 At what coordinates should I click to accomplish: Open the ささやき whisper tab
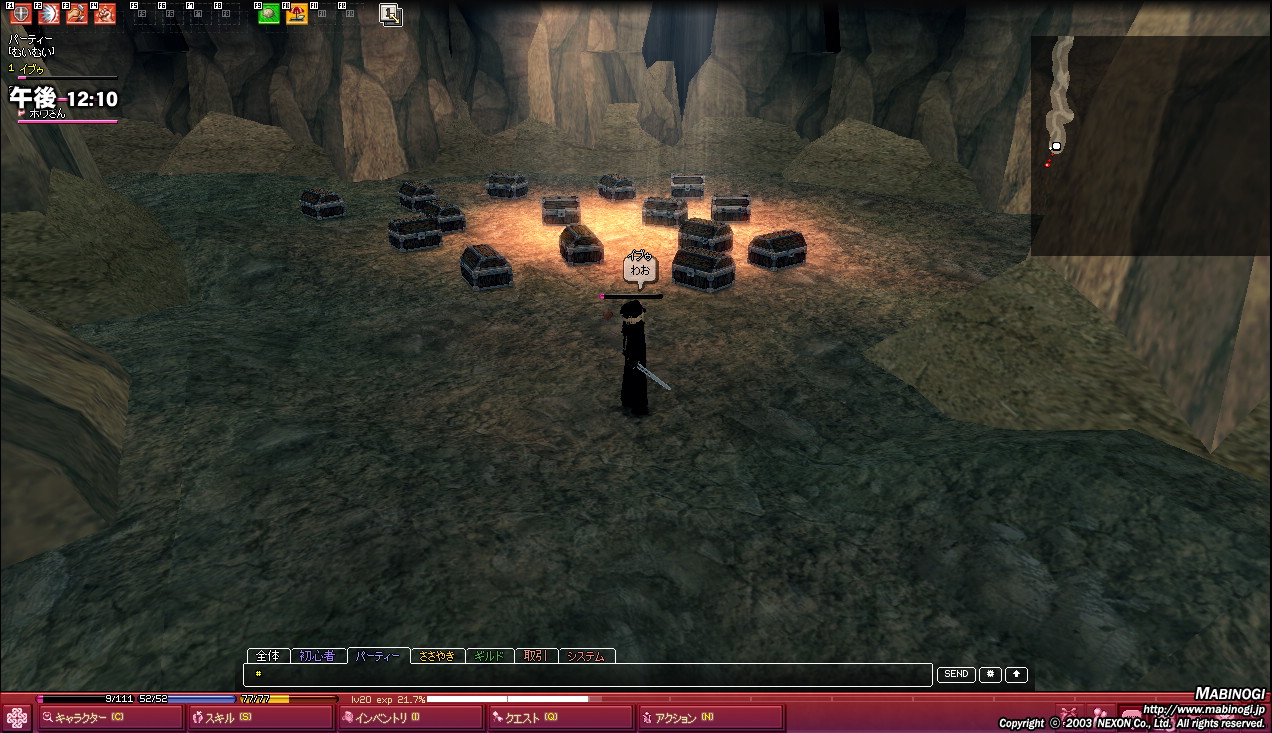coord(437,656)
